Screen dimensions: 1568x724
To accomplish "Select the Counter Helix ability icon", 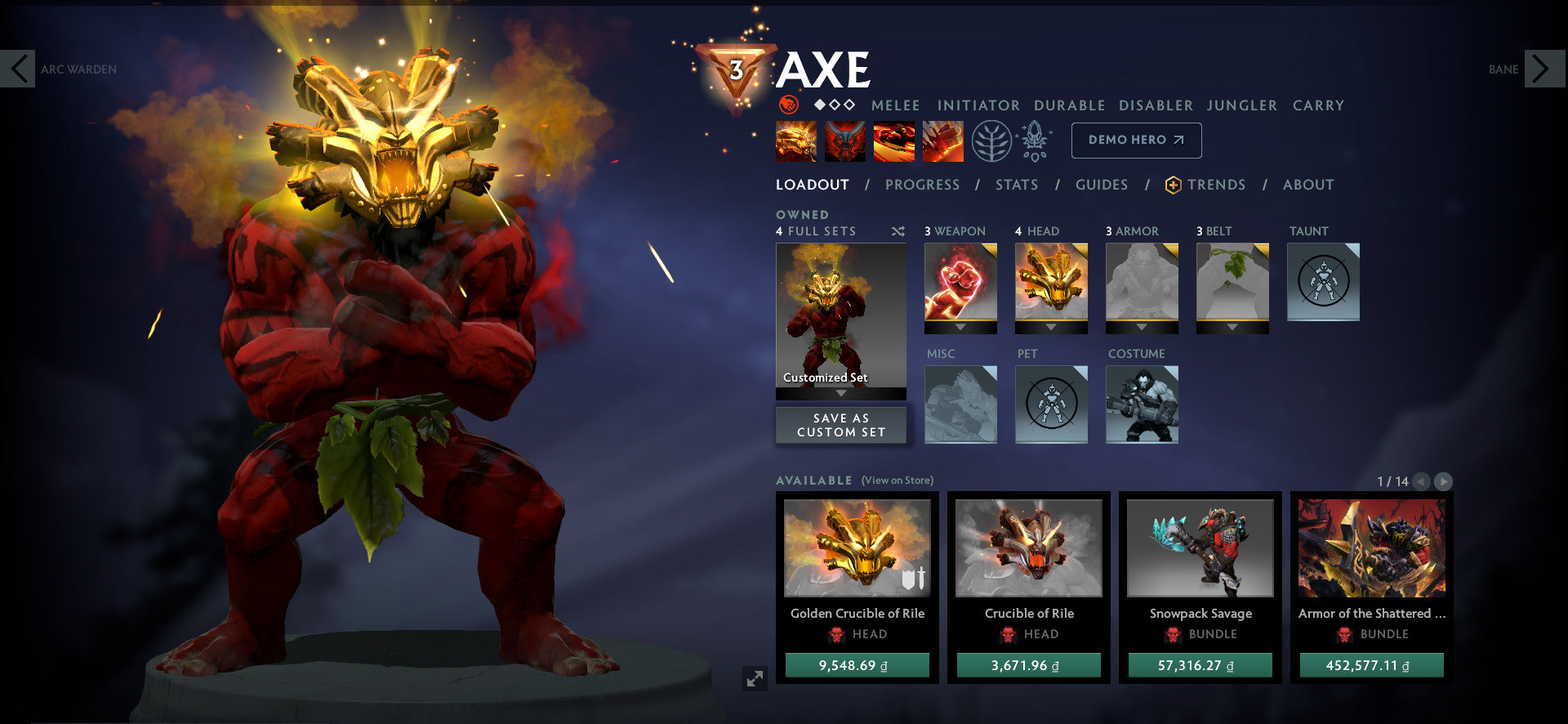I will click(x=894, y=139).
